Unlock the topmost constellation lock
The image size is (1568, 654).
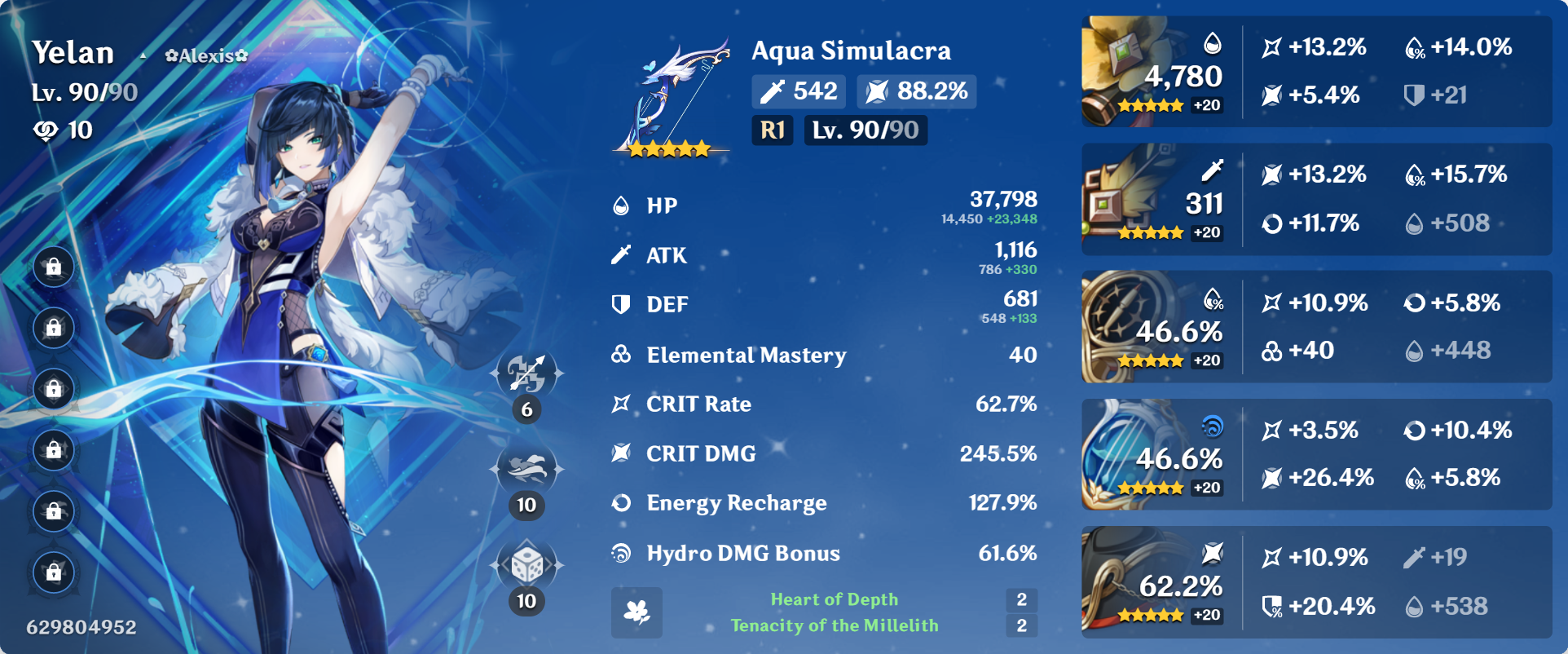point(54,266)
